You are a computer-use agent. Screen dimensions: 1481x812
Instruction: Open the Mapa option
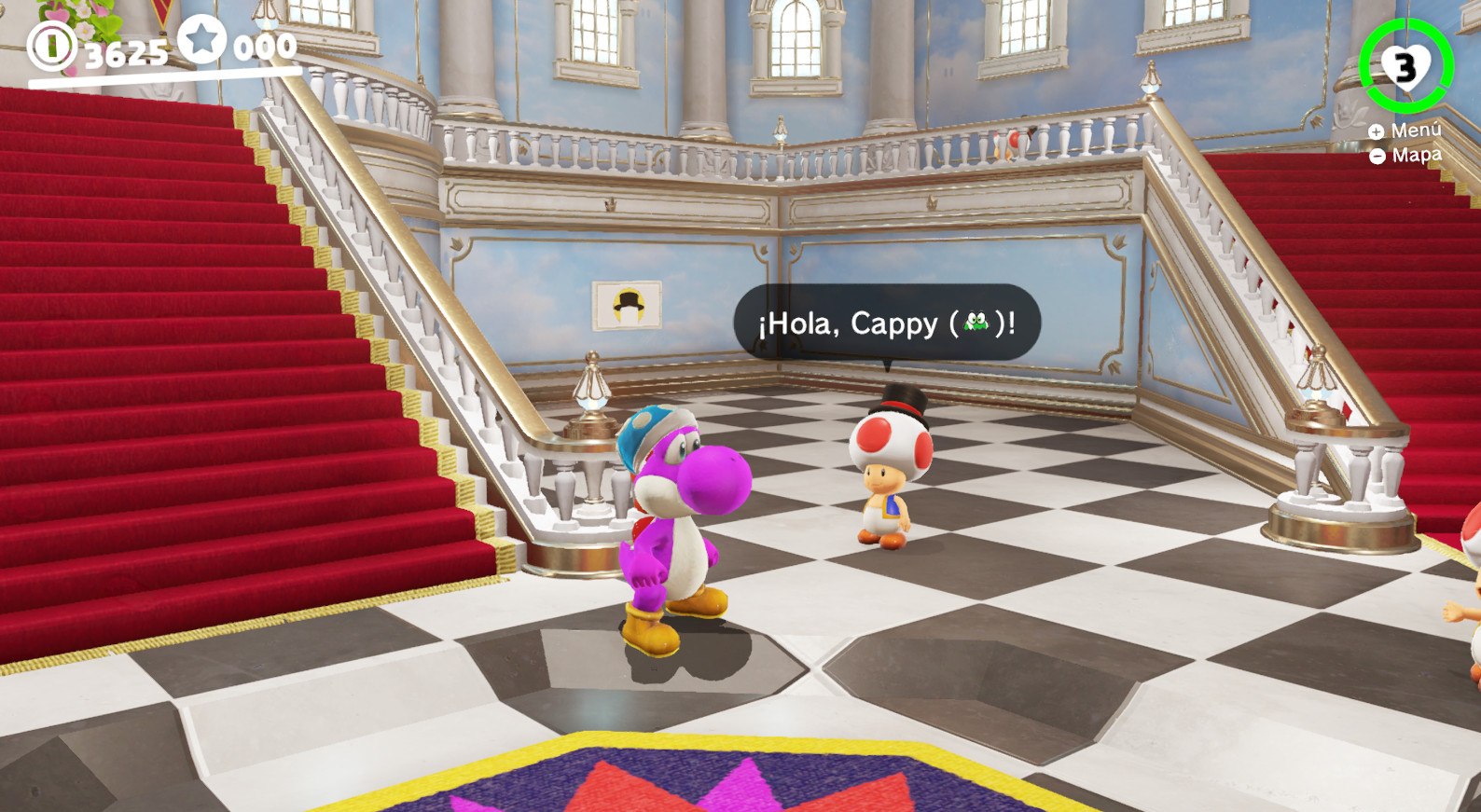[x=1414, y=154]
